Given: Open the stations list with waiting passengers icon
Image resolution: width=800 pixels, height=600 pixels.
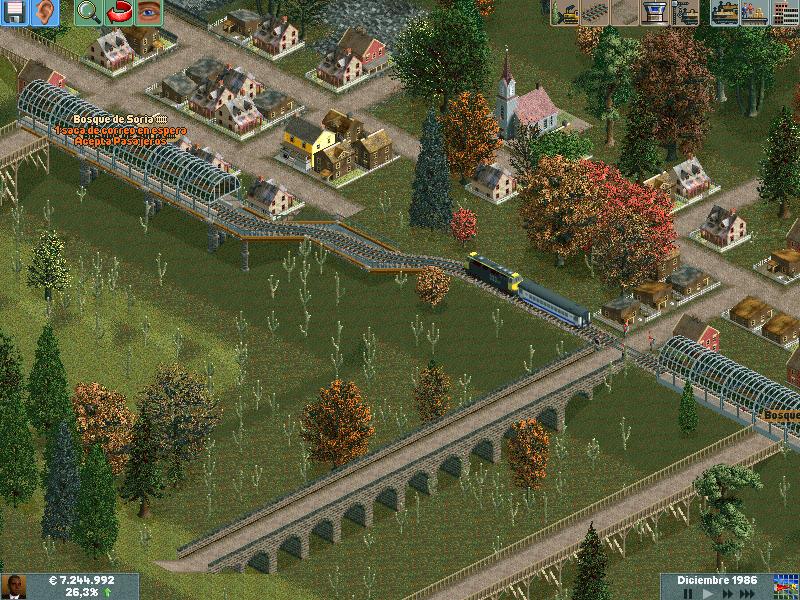Looking at the screenshot, I should coord(755,13).
